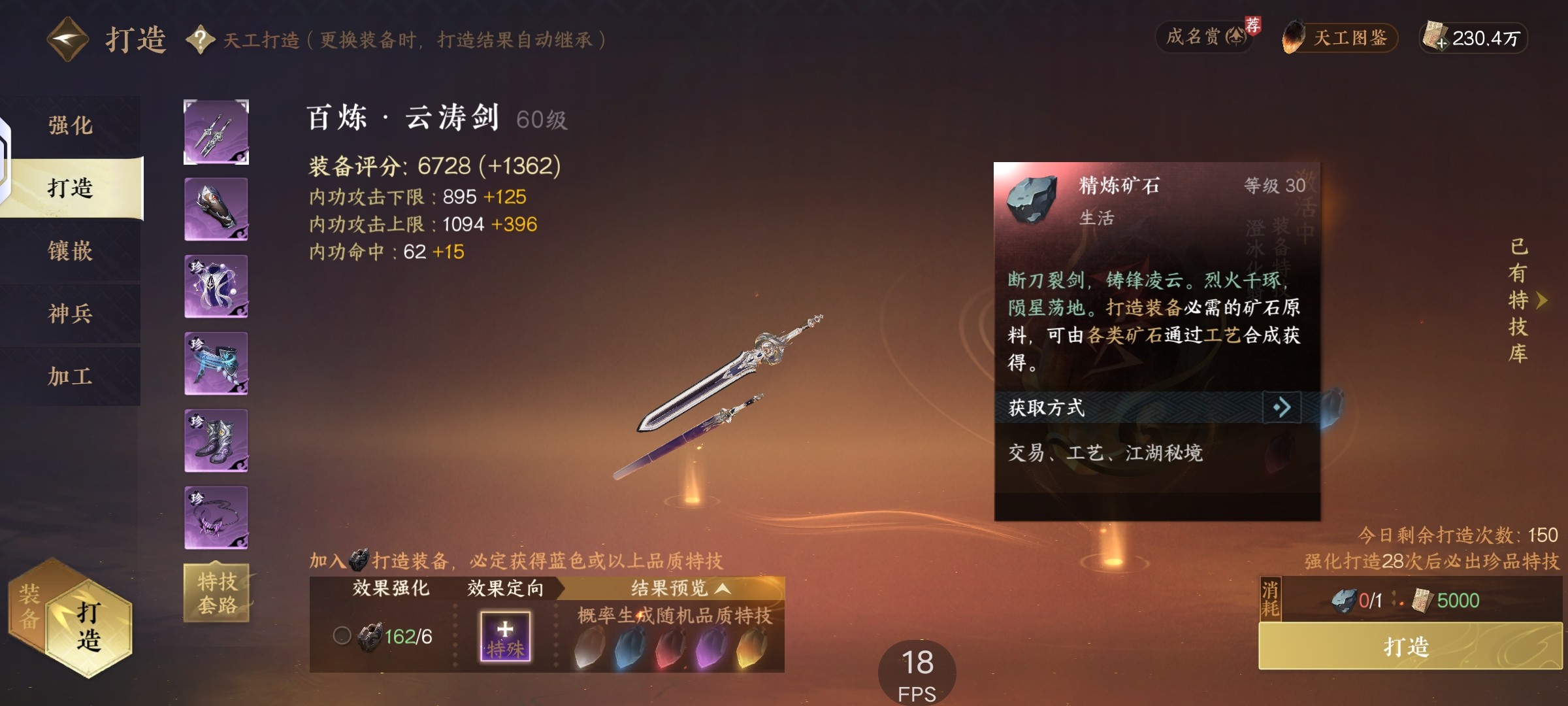Pick the belt equipment slot
This screenshot has height=706, width=1568.
[216, 363]
